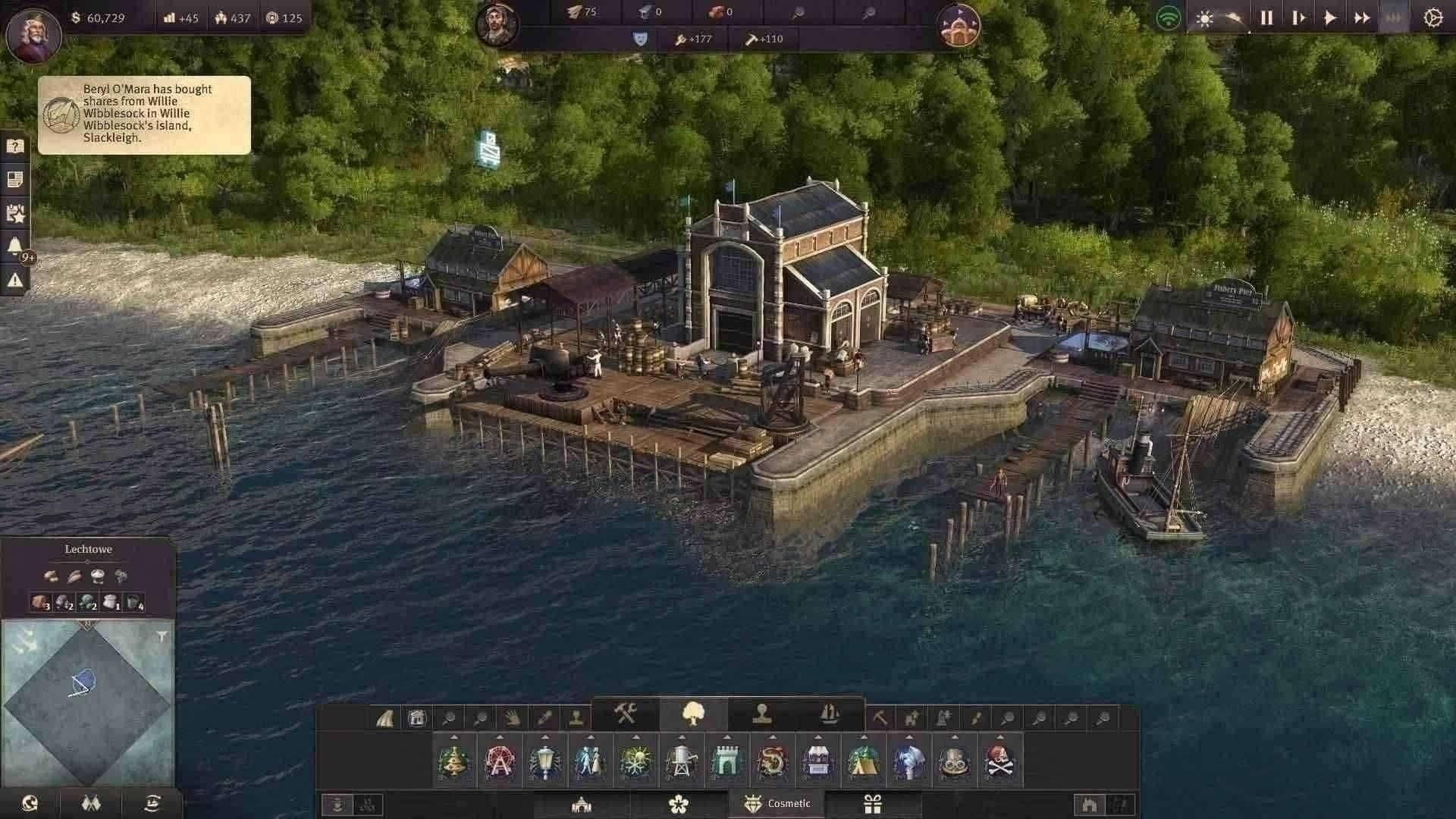Choose the skull and crossbones pirate pack
Viewport: 1456px width, 819px height.
click(999, 761)
